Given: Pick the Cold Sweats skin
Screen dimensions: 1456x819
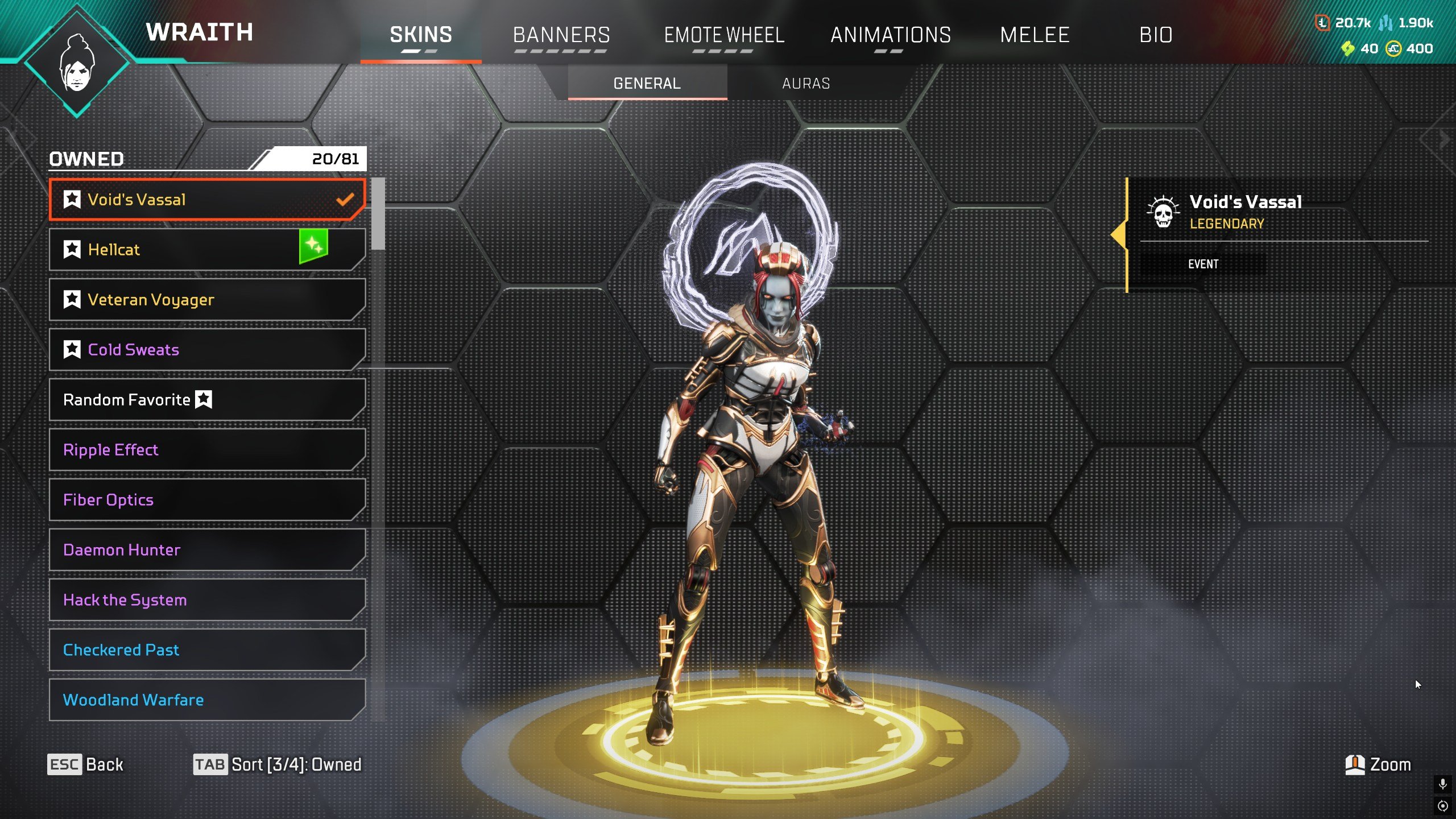Looking at the screenshot, I should [207, 350].
